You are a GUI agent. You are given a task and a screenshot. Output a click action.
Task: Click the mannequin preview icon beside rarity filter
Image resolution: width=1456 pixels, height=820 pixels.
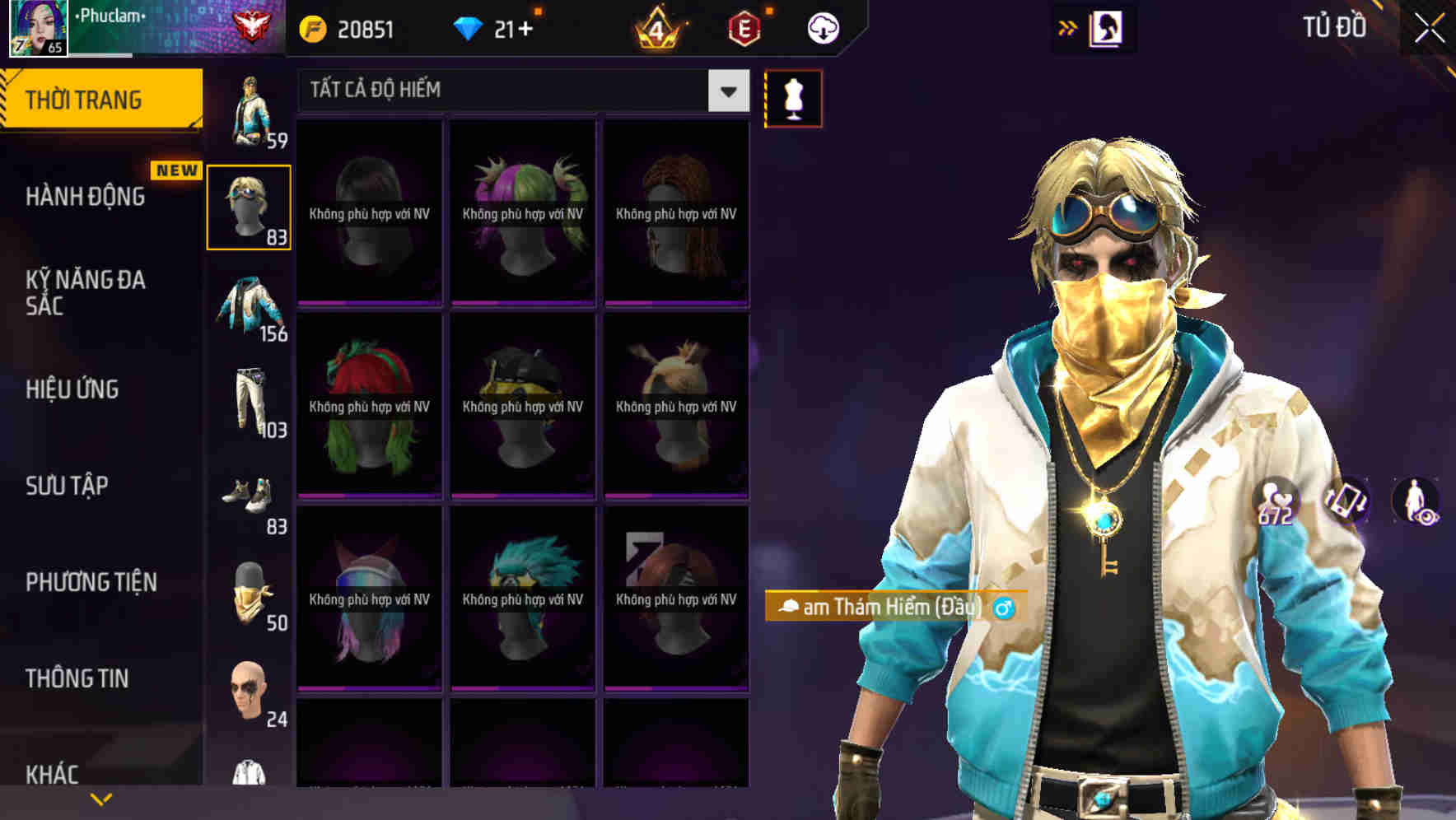[x=792, y=98]
